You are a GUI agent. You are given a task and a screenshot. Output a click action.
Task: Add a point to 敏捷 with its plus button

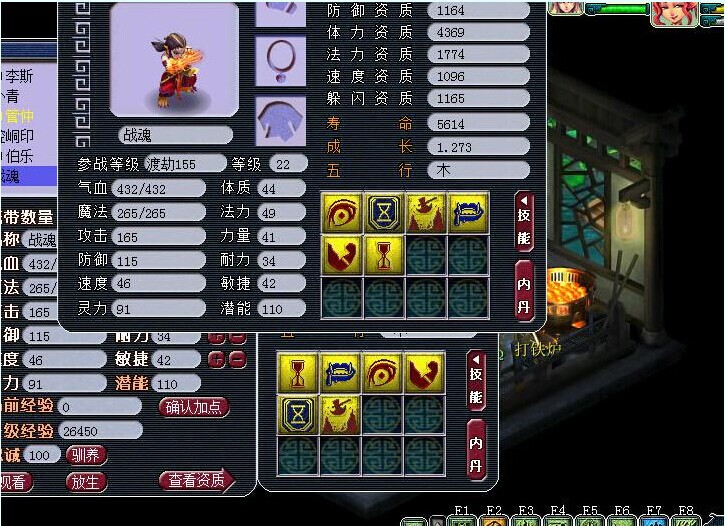pyautogui.click(x=216, y=360)
